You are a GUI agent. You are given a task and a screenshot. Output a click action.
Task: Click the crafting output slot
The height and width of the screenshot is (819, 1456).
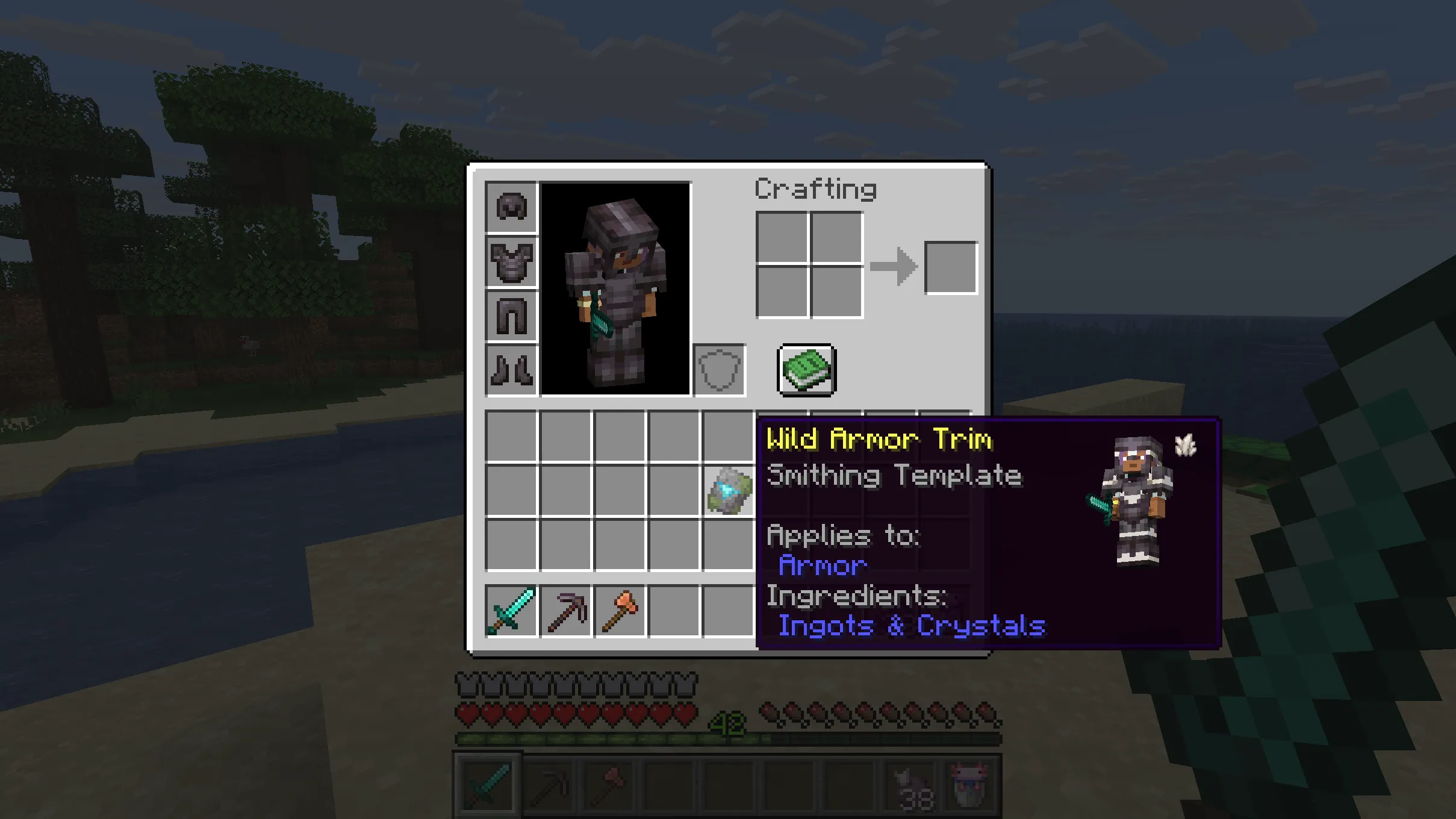[950, 268]
